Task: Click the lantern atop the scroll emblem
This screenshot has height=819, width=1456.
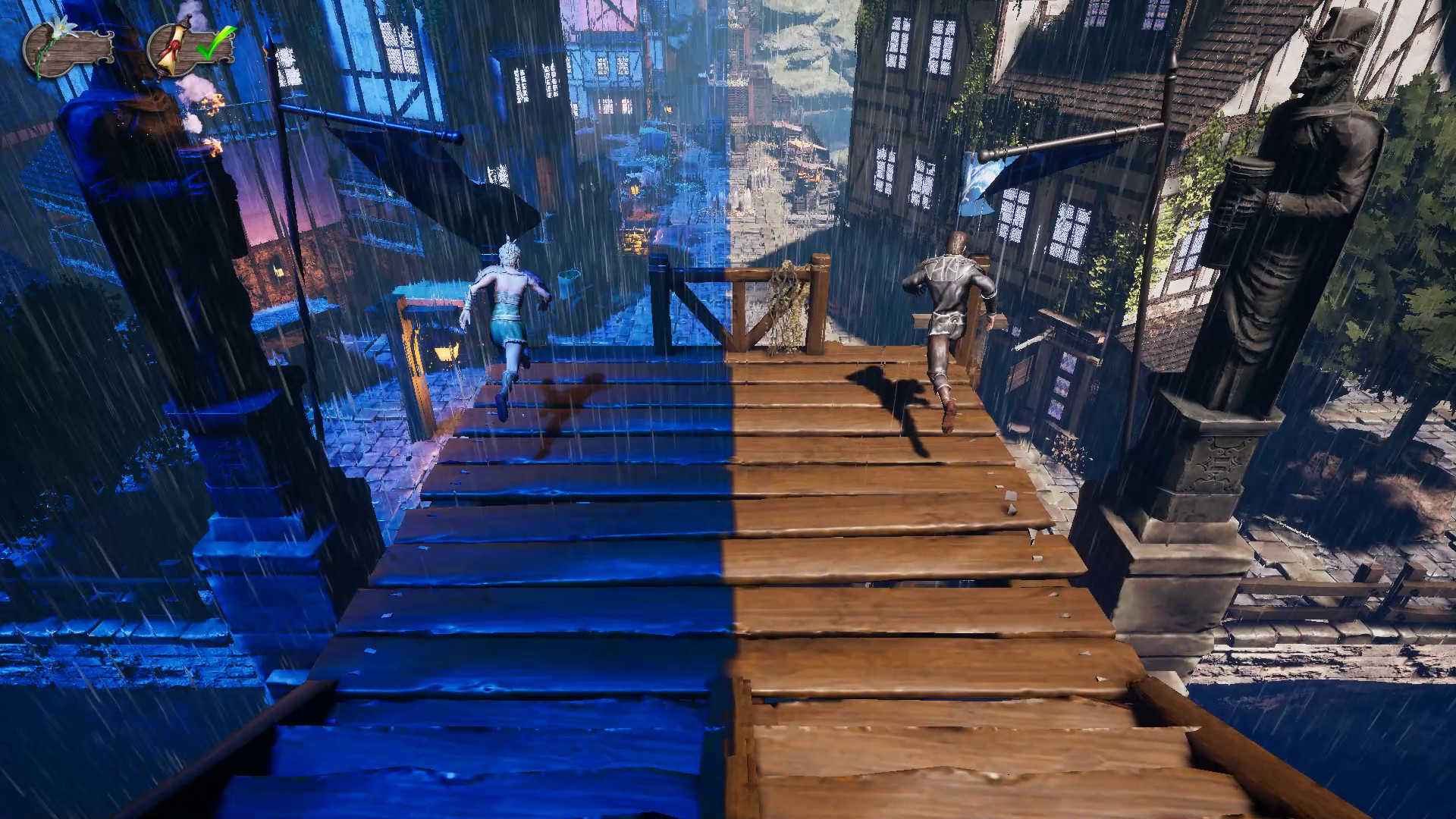Action: (185, 20)
